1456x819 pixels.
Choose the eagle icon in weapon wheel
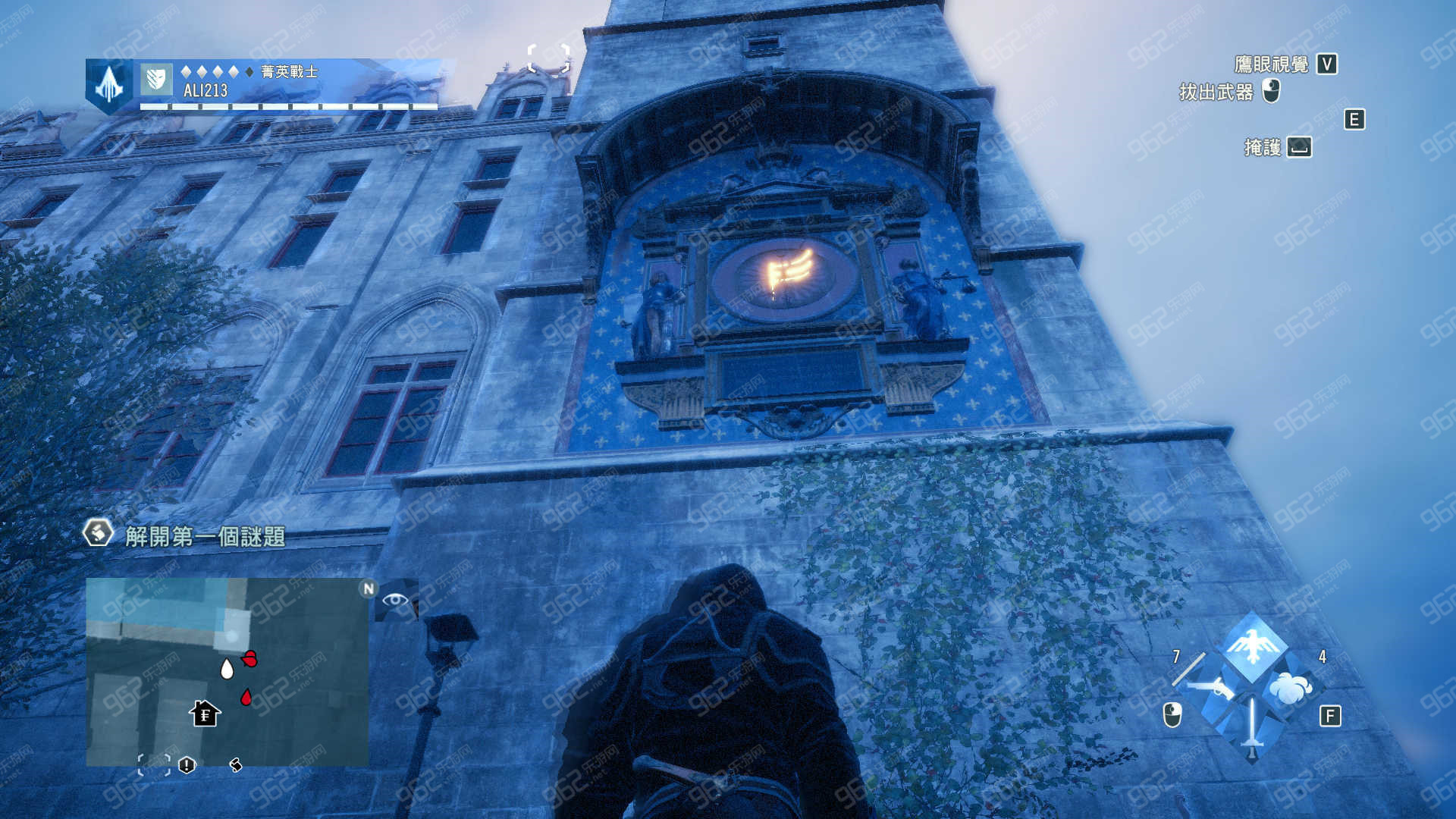pos(1253,647)
